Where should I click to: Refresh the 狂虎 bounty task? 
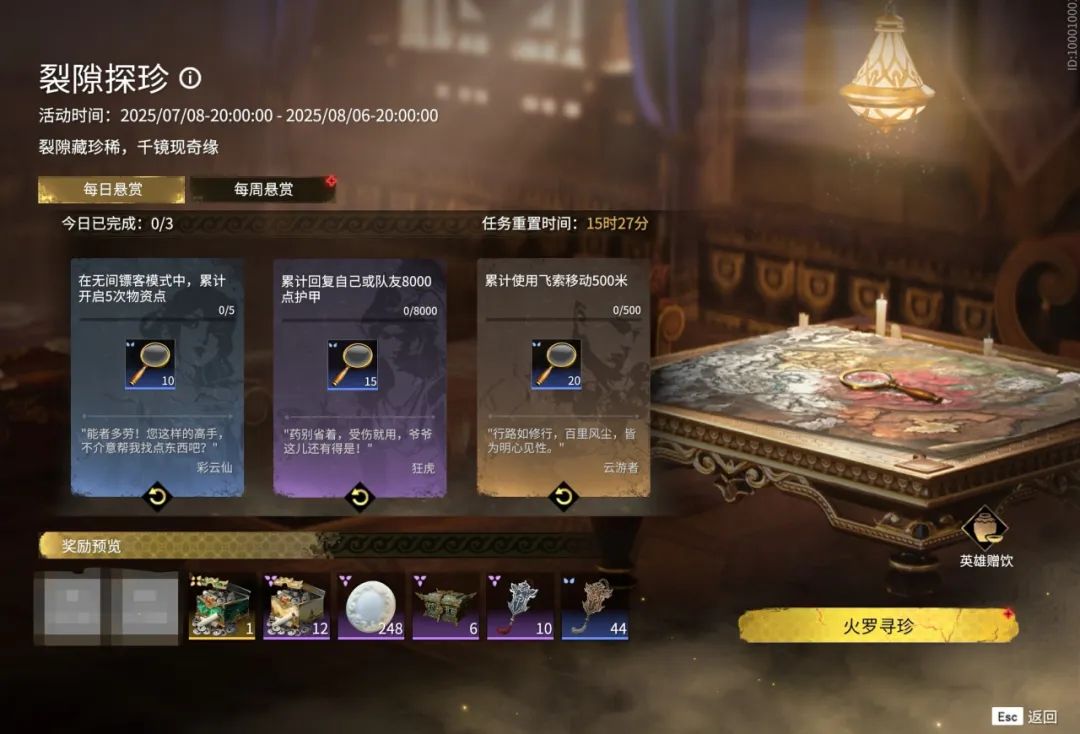[x=359, y=495]
